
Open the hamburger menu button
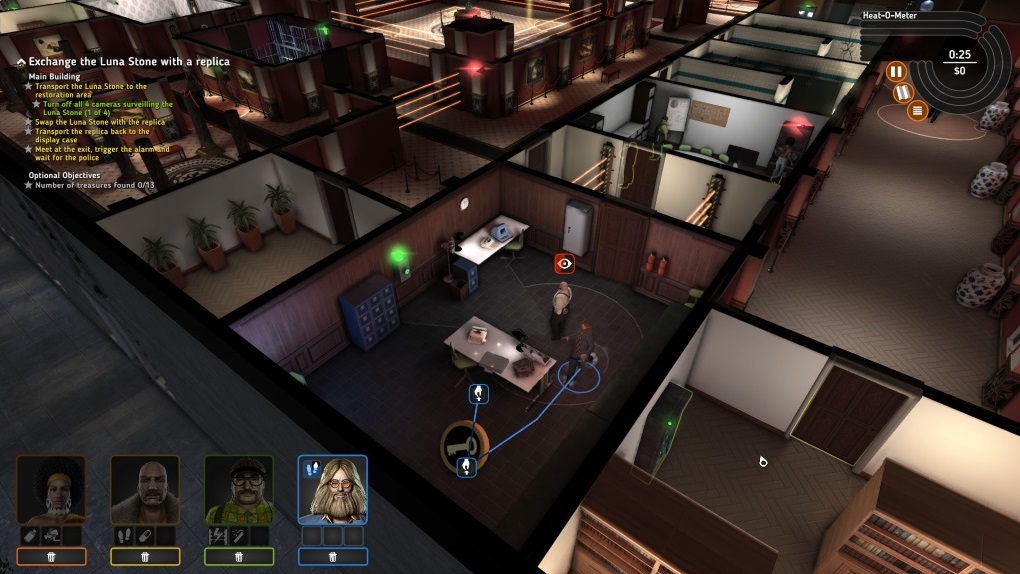coord(918,109)
